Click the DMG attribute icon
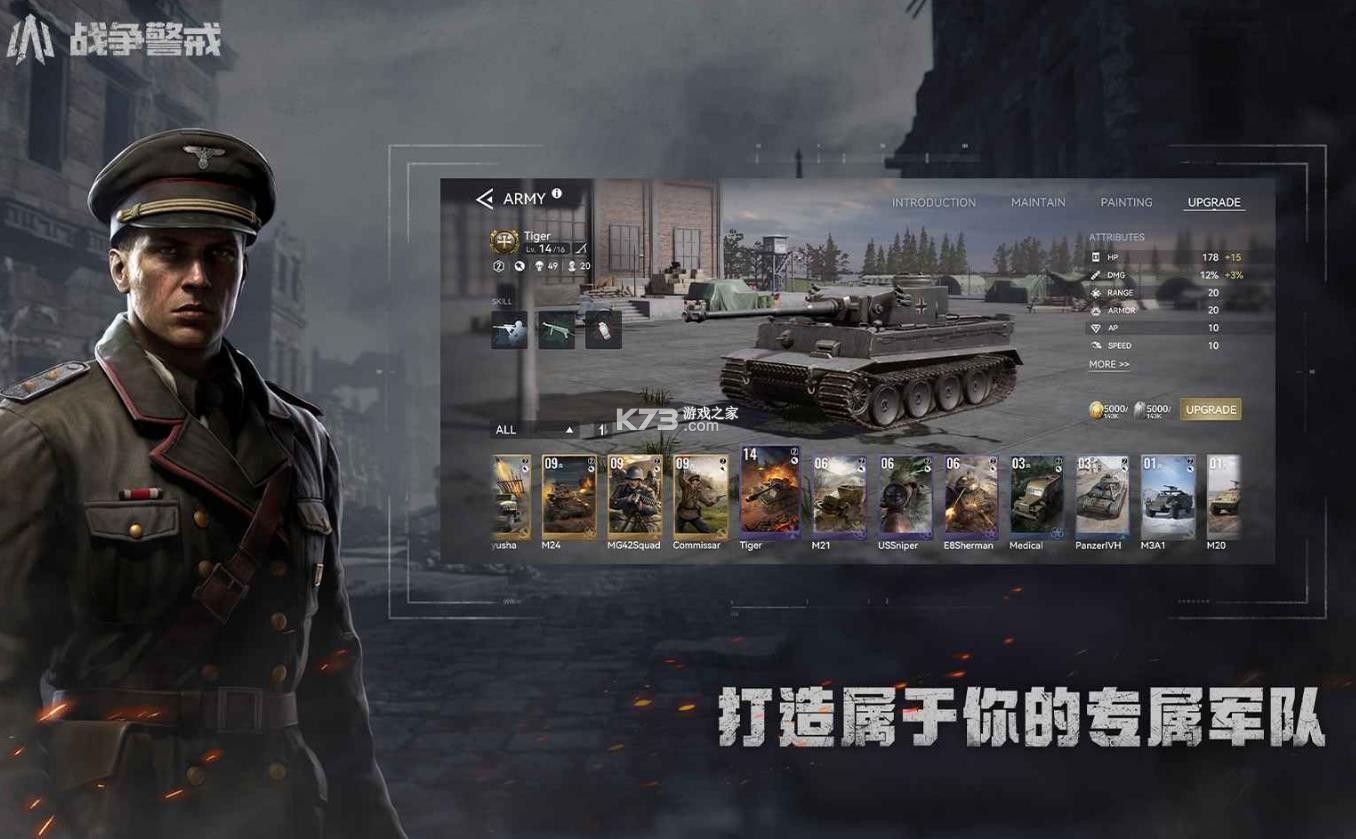This screenshot has width=1356, height=839. 1095,275
